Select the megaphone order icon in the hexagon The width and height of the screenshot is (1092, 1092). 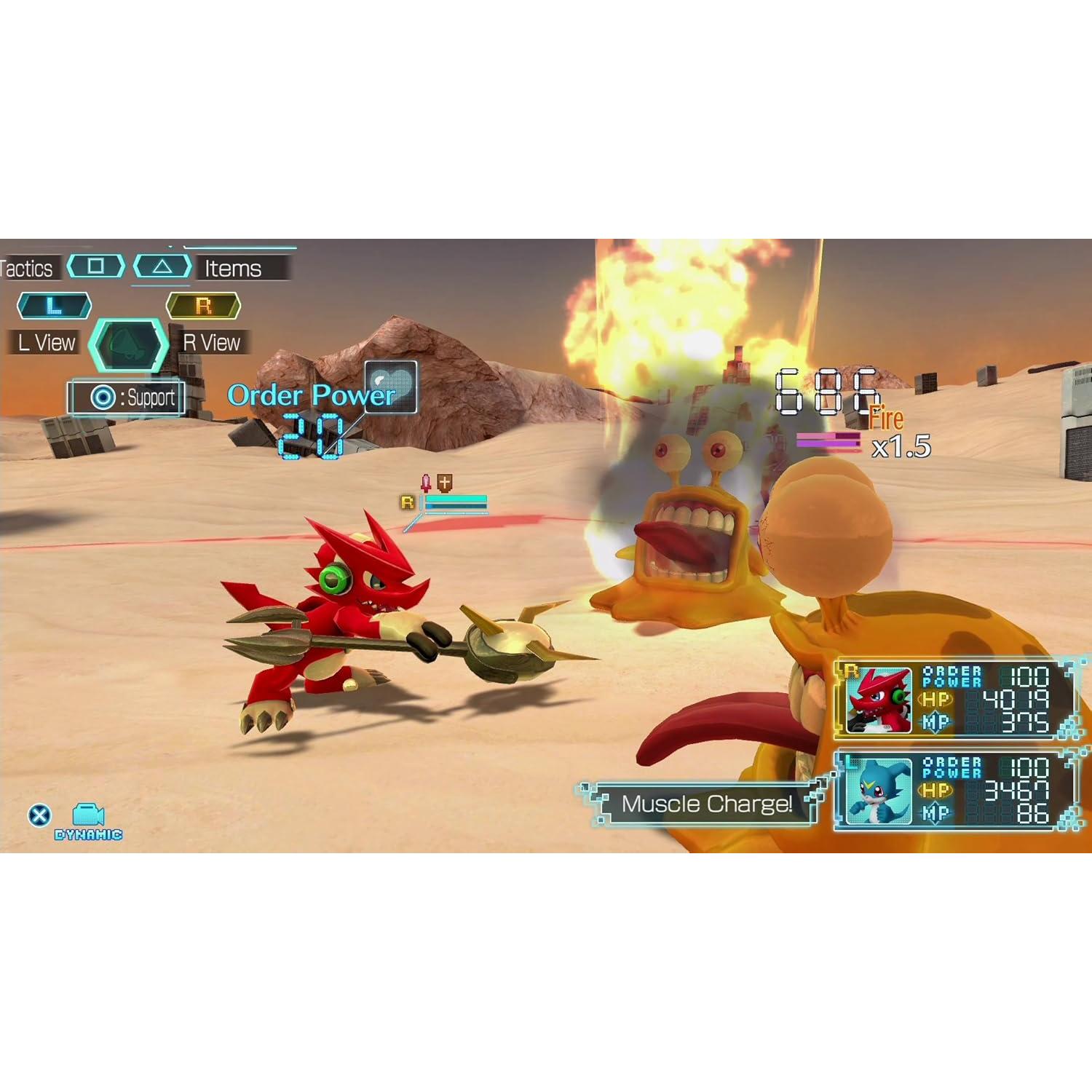tap(127, 344)
